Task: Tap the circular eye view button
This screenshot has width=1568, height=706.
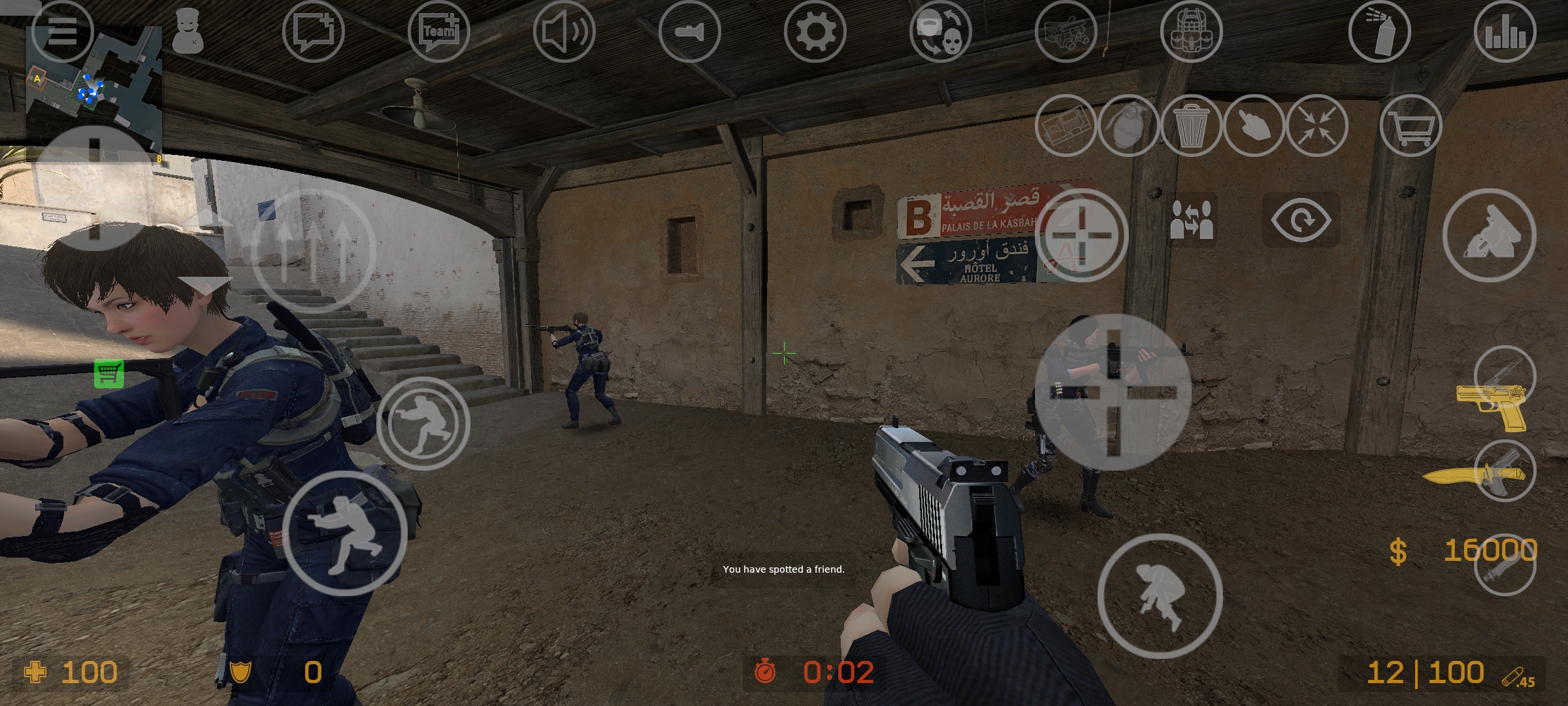Action: 1301,220
